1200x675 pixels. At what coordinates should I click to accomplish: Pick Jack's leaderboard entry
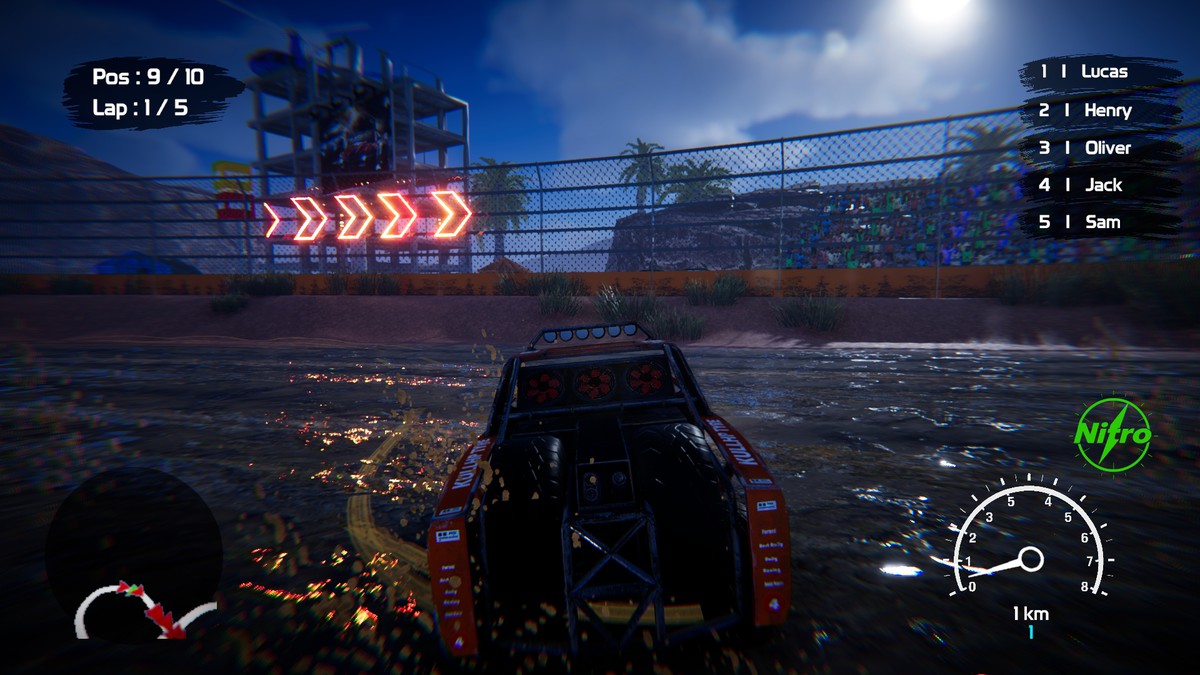(1095, 185)
